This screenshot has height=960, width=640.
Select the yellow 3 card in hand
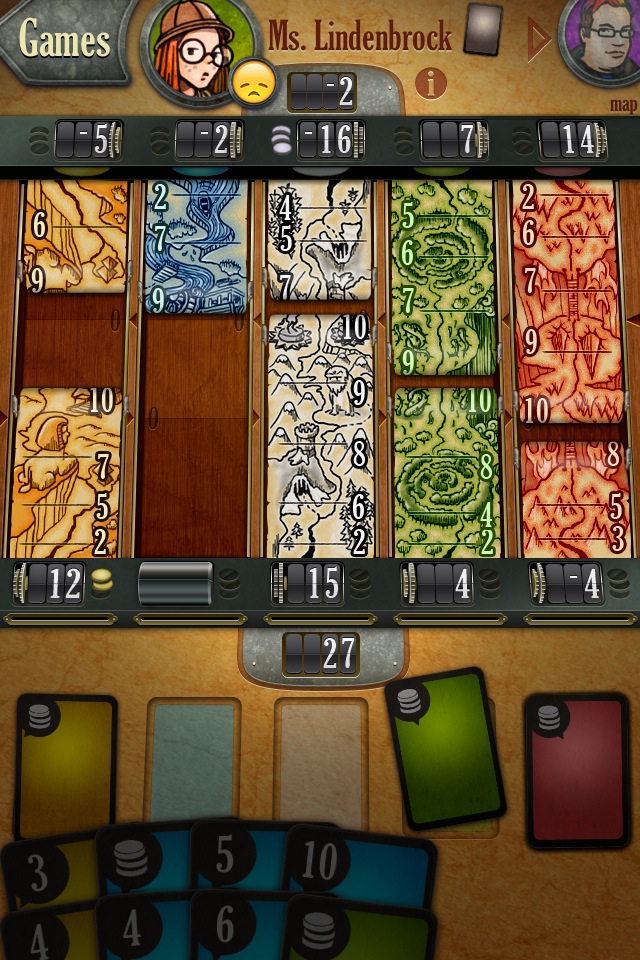[45, 873]
